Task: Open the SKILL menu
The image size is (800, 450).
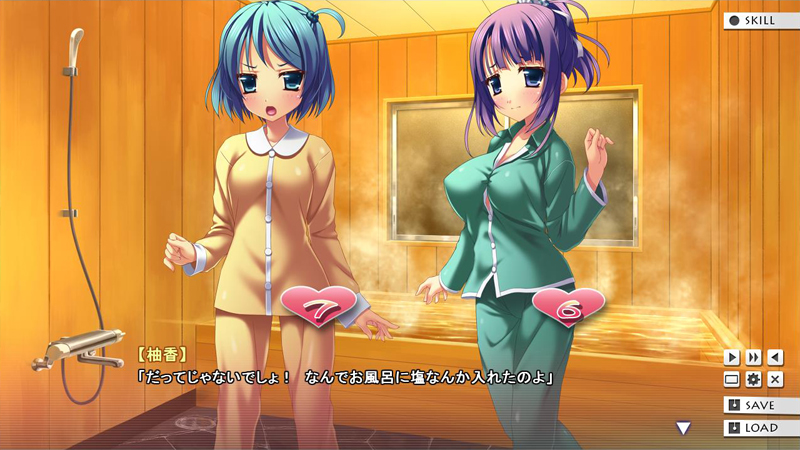Action: point(761,20)
